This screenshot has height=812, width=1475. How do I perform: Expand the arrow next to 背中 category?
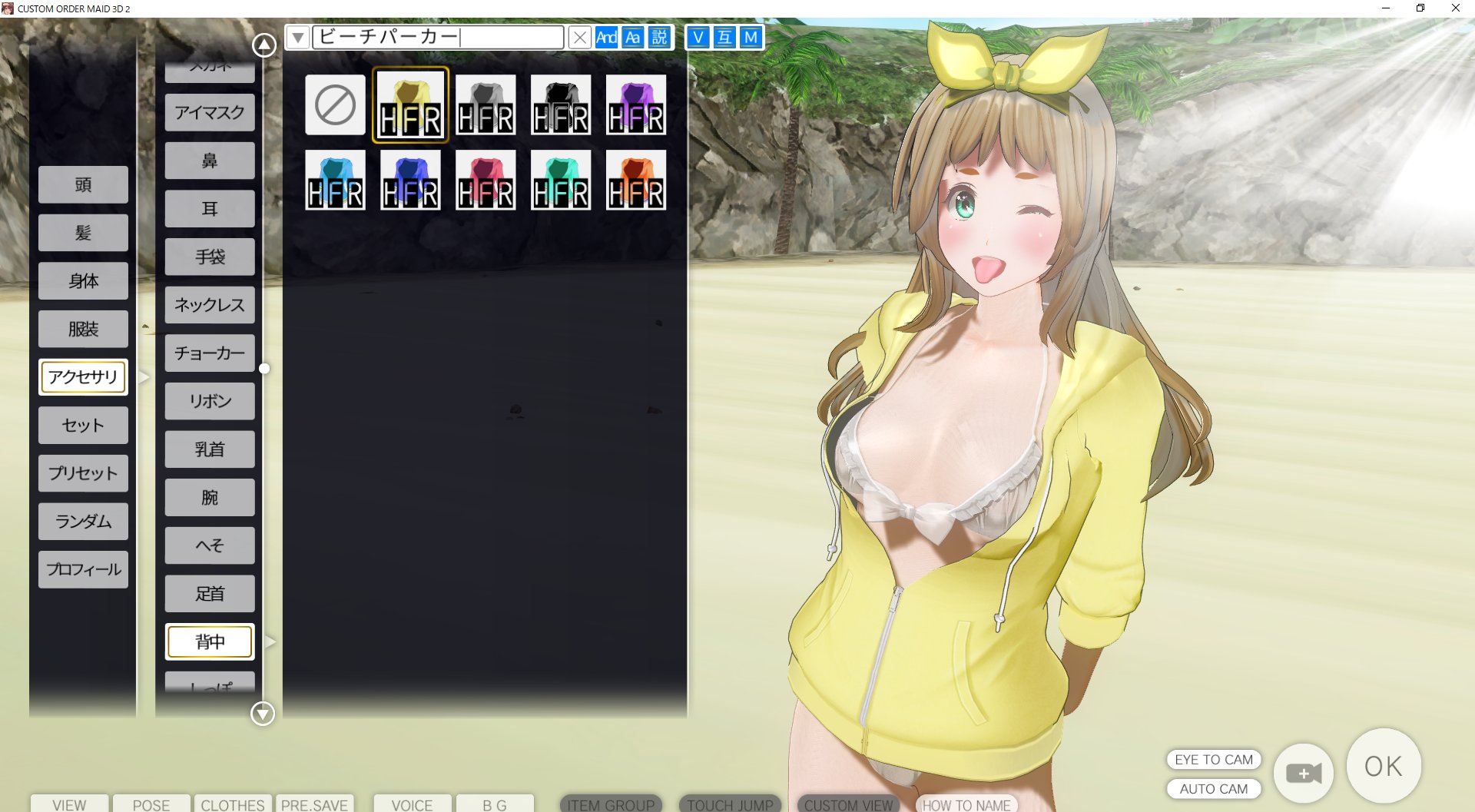270,641
